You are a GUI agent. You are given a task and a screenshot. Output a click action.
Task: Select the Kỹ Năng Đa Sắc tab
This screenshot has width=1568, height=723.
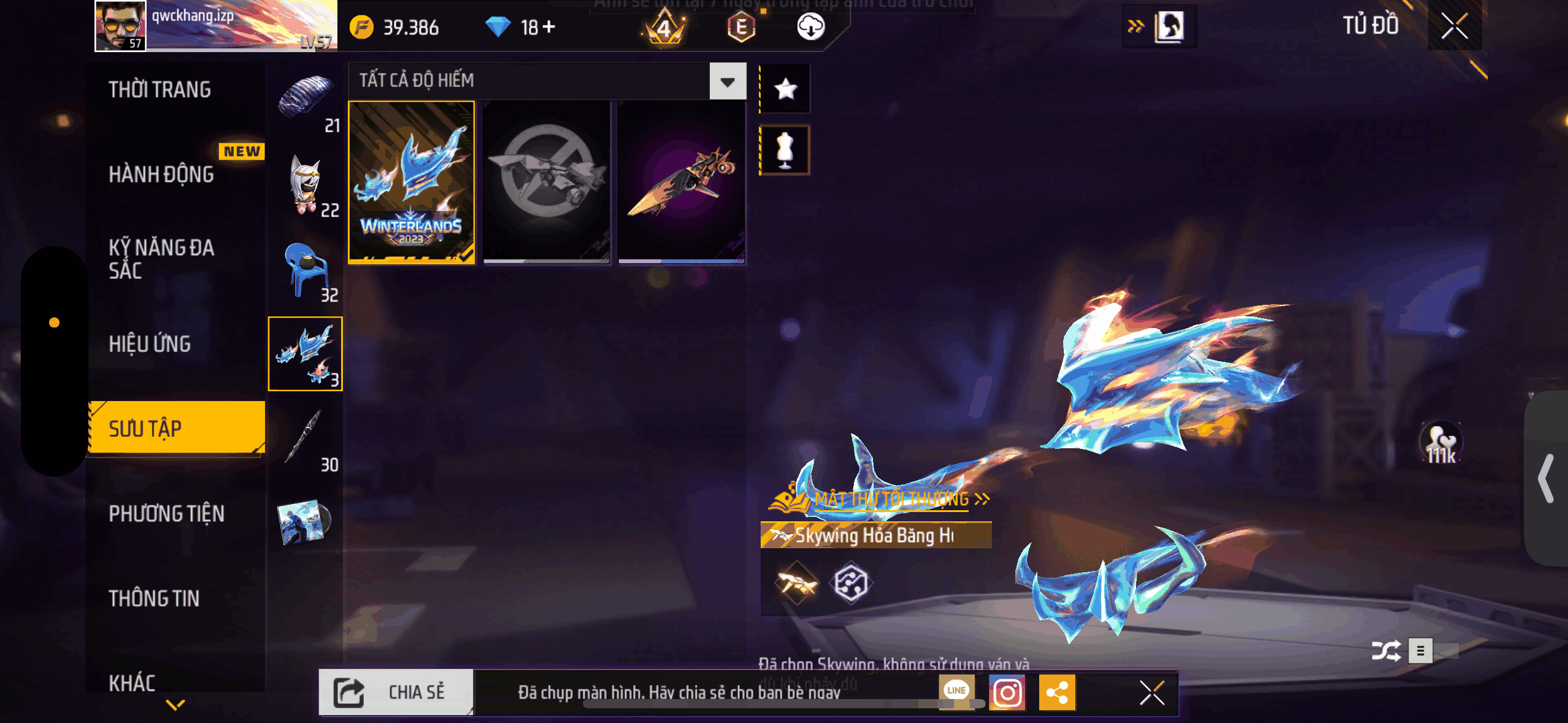(x=161, y=259)
